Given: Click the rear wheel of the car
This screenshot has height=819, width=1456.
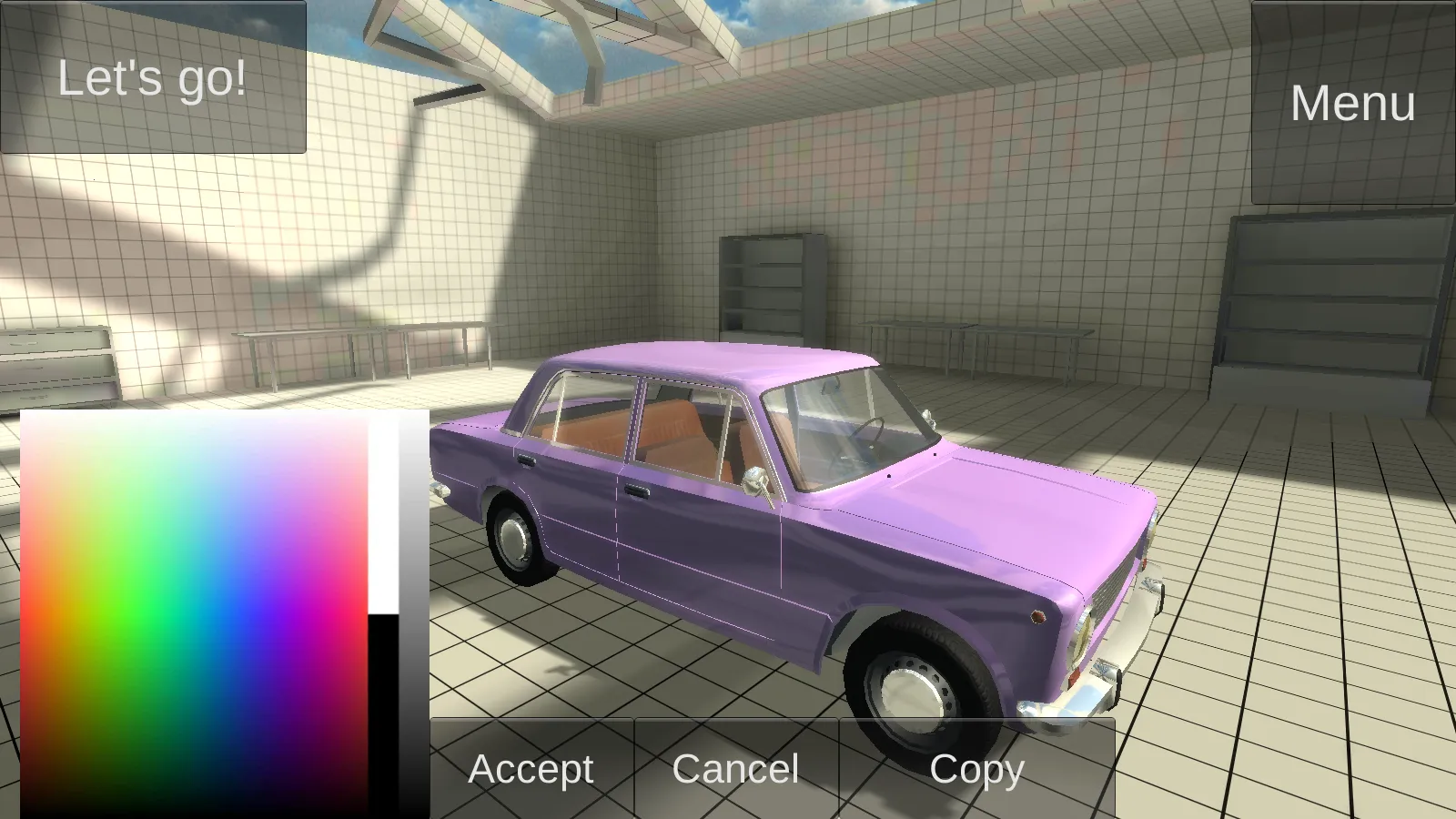Looking at the screenshot, I should tap(516, 537).
